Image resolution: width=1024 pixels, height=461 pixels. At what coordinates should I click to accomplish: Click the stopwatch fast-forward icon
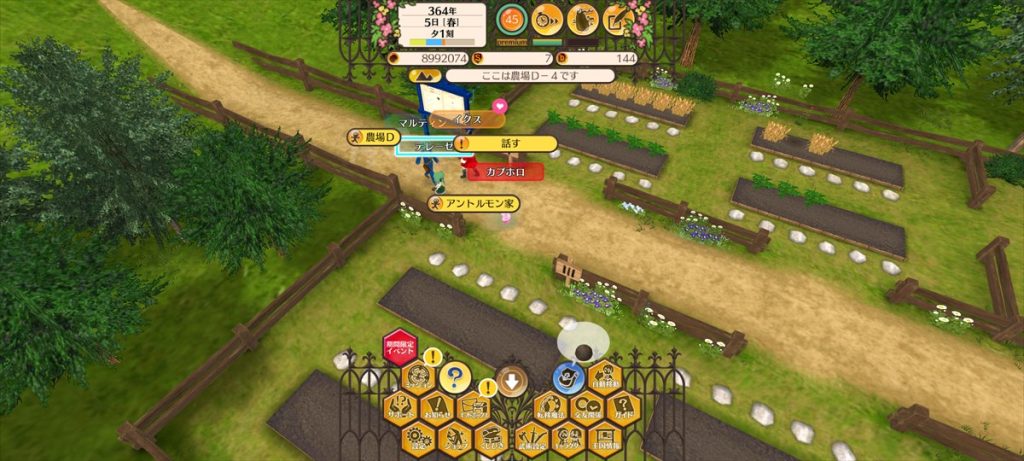[x=546, y=18]
